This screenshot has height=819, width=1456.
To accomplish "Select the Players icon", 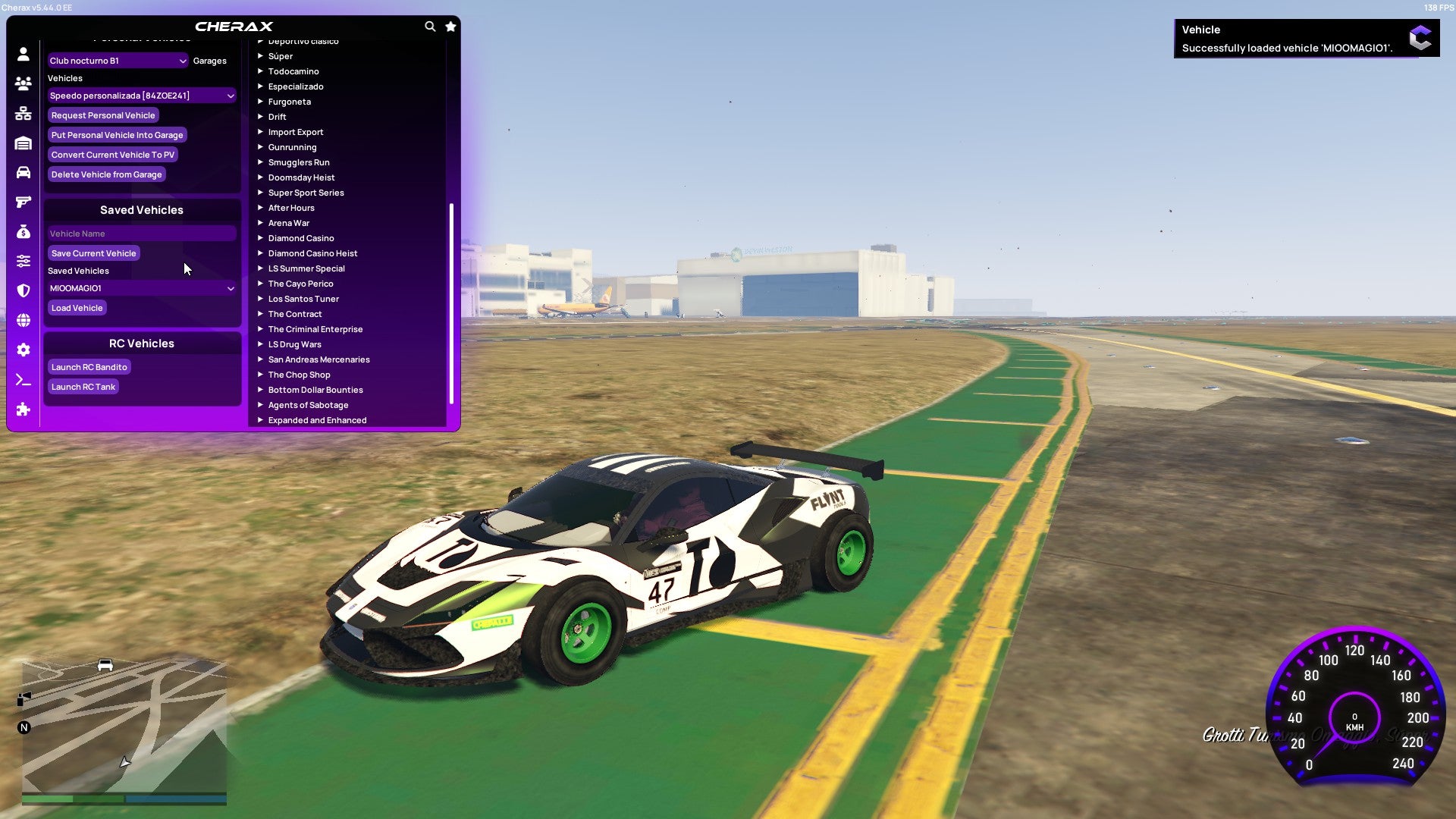I will pos(23,84).
